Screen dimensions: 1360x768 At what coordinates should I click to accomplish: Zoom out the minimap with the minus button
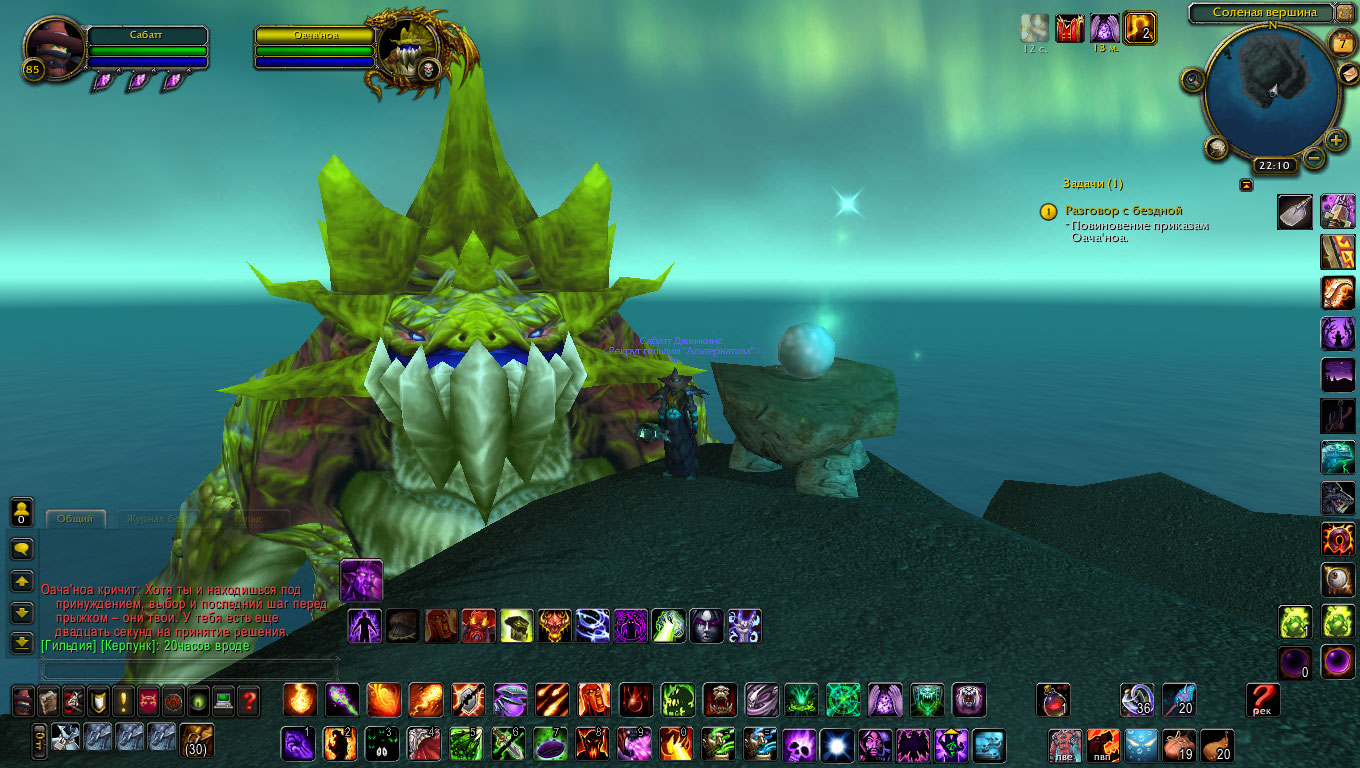[x=1314, y=157]
